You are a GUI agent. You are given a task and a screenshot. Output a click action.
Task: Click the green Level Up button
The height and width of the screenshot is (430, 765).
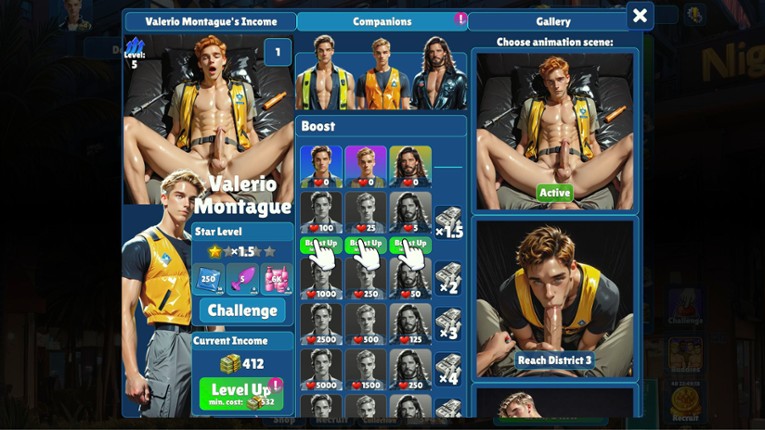pyautogui.click(x=241, y=393)
